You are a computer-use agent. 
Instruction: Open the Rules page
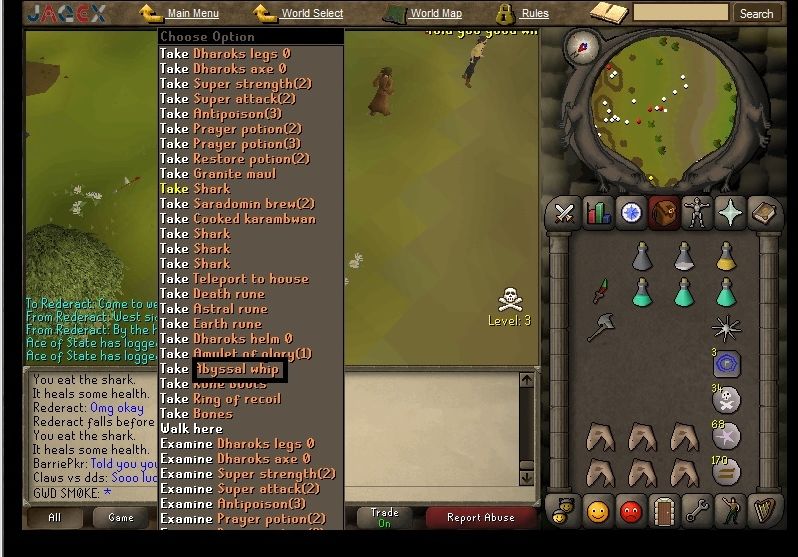[535, 14]
